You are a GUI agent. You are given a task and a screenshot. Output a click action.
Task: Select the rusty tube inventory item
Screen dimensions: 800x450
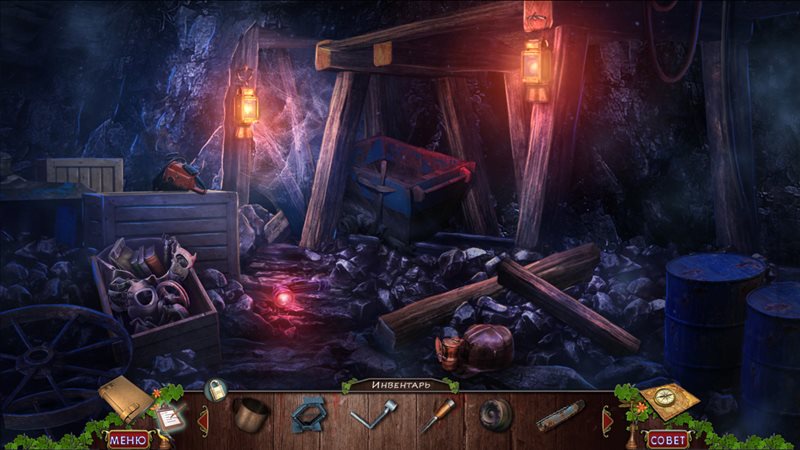click(559, 415)
